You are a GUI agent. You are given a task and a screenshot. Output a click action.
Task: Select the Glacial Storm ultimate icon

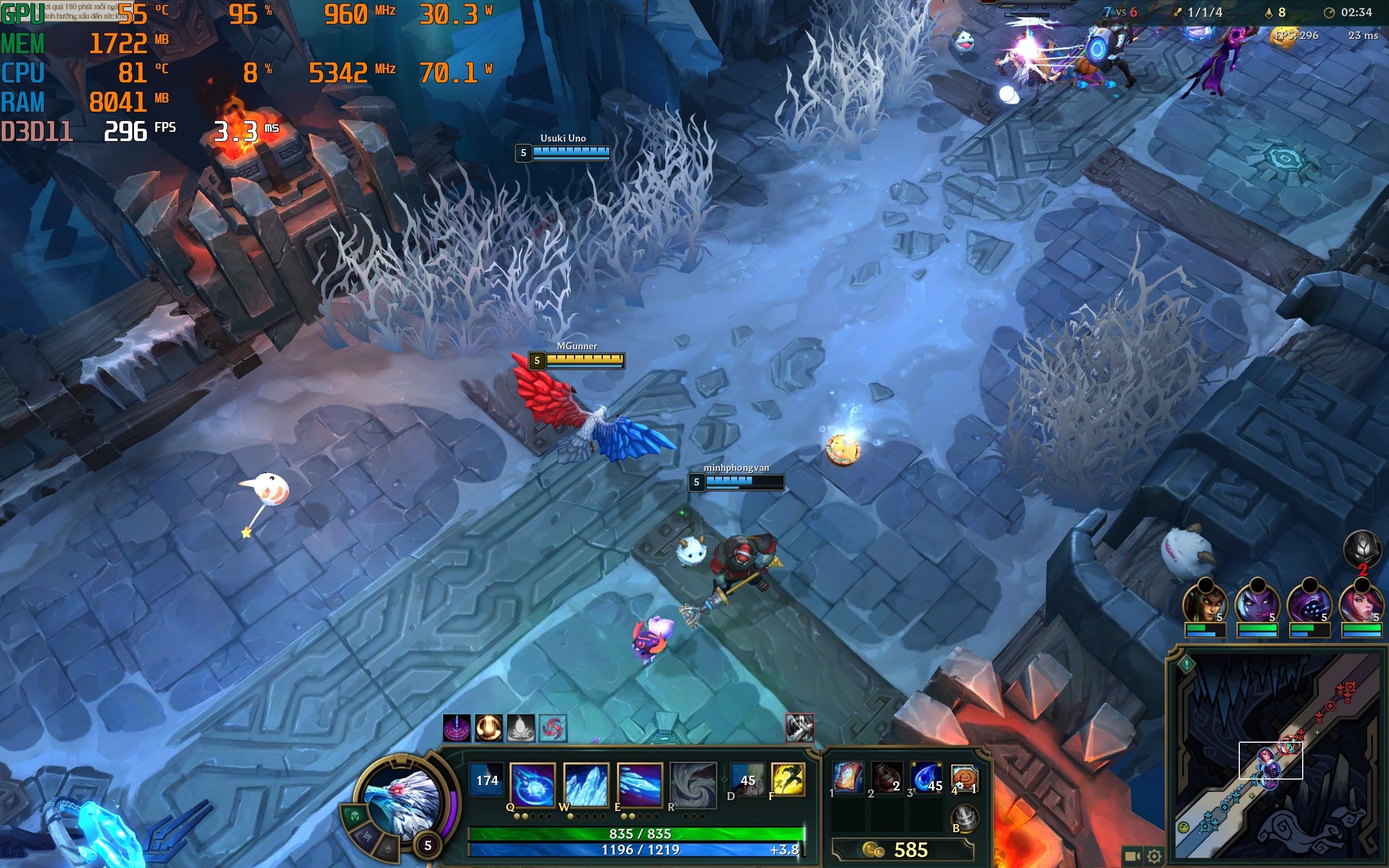(x=693, y=783)
